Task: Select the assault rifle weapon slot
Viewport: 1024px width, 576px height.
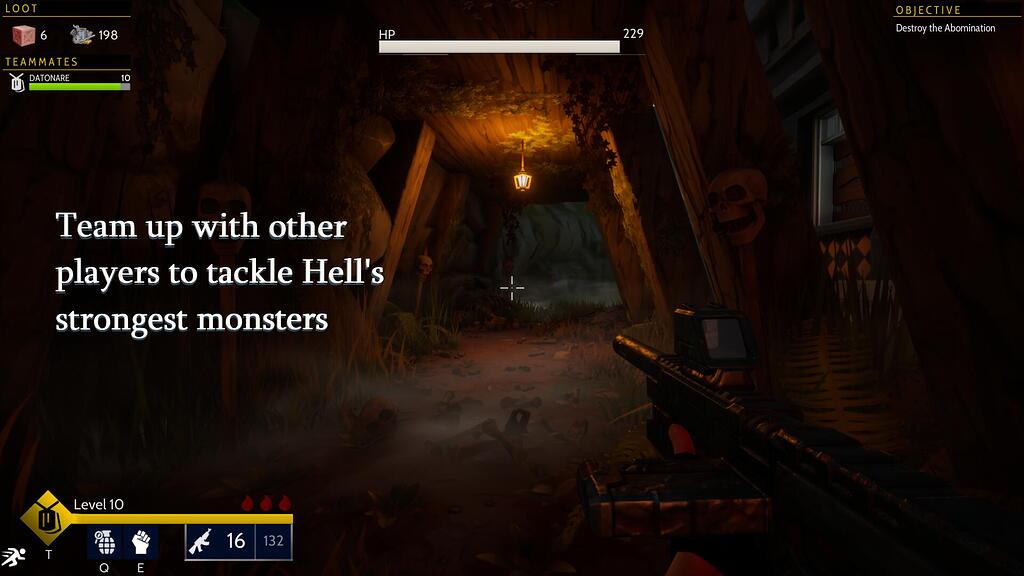Action: pyautogui.click(x=203, y=541)
